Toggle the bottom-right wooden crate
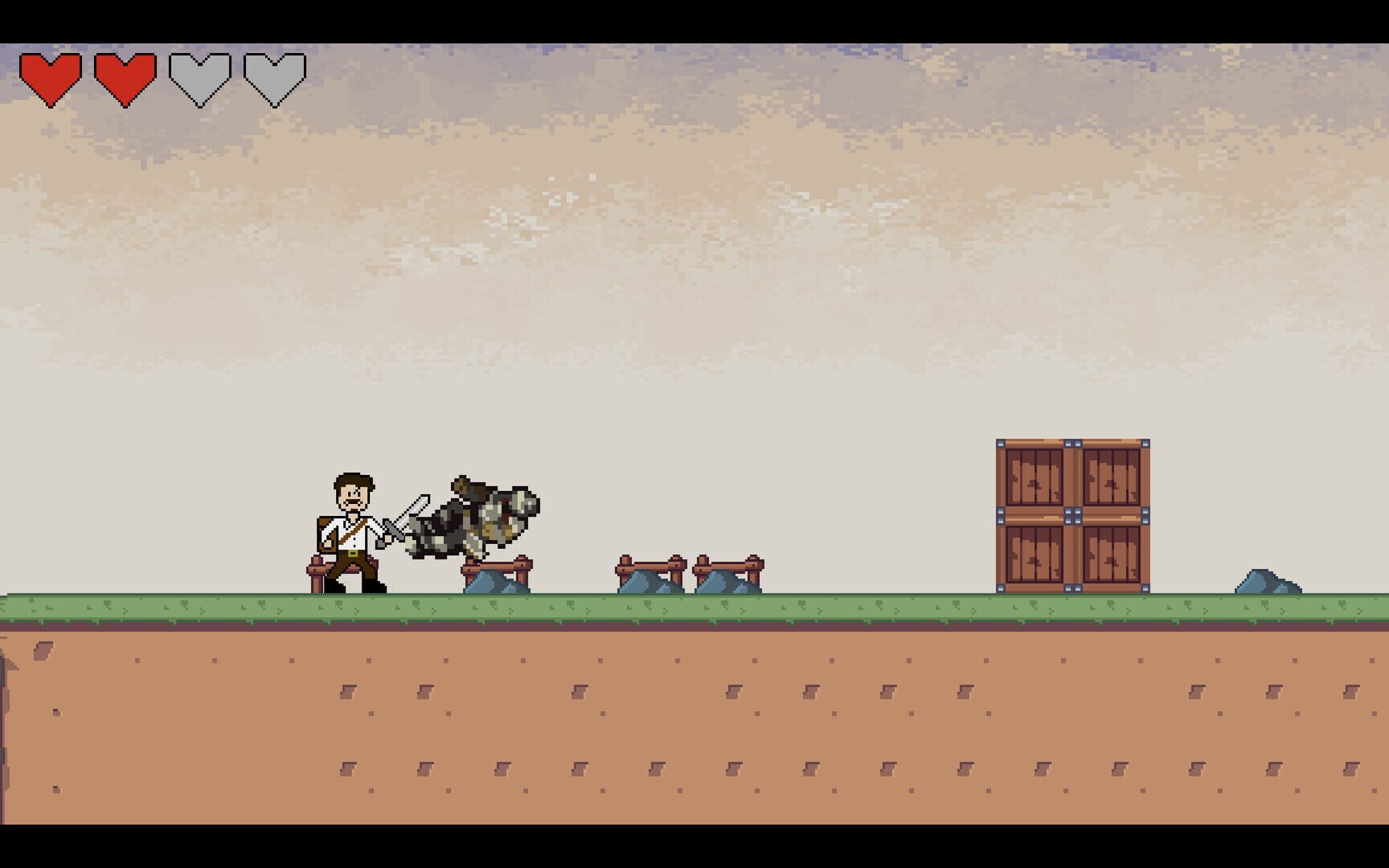 pyautogui.click(x=1111, y=555)
